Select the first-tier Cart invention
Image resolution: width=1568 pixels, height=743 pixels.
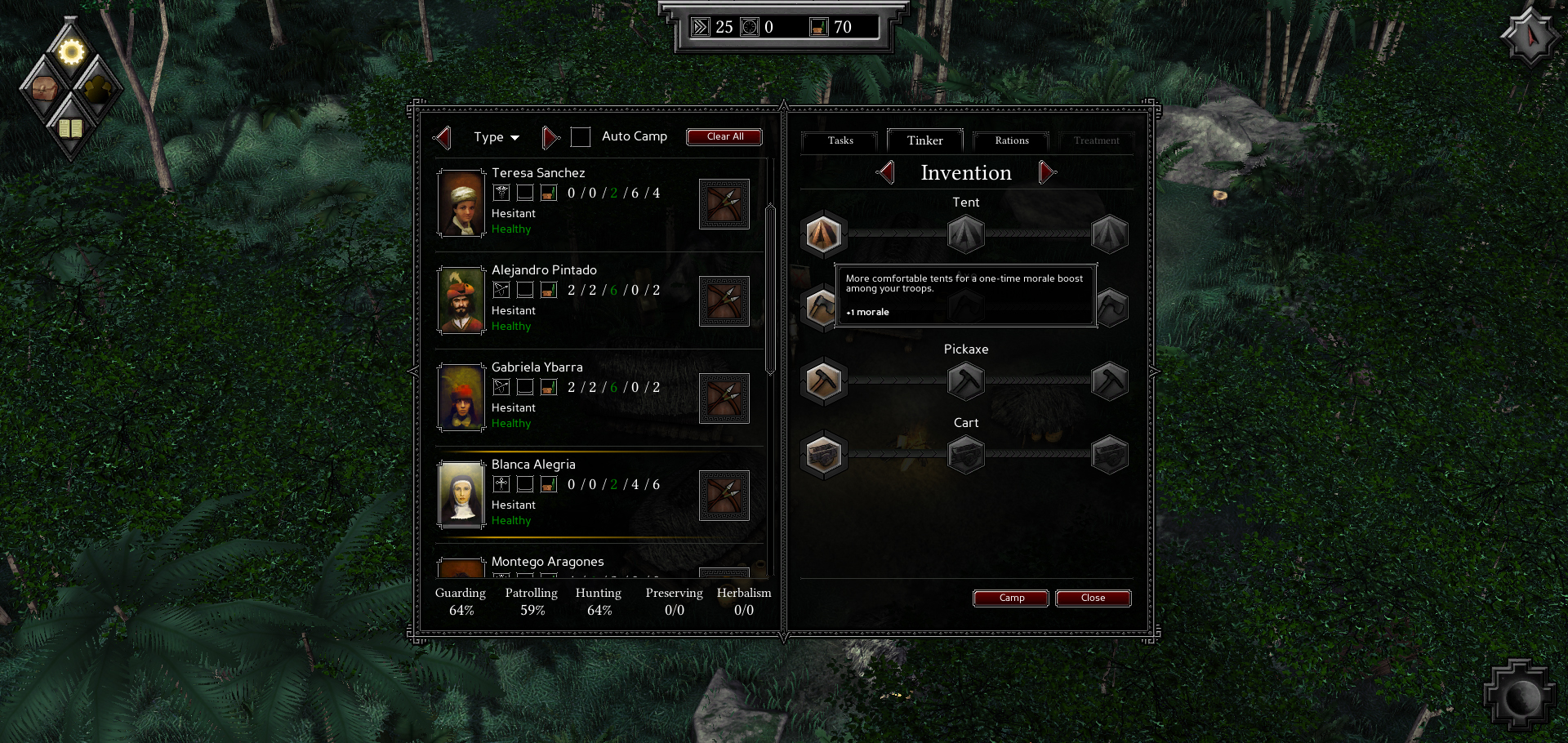pyautogui.click(x=823, y=455)
